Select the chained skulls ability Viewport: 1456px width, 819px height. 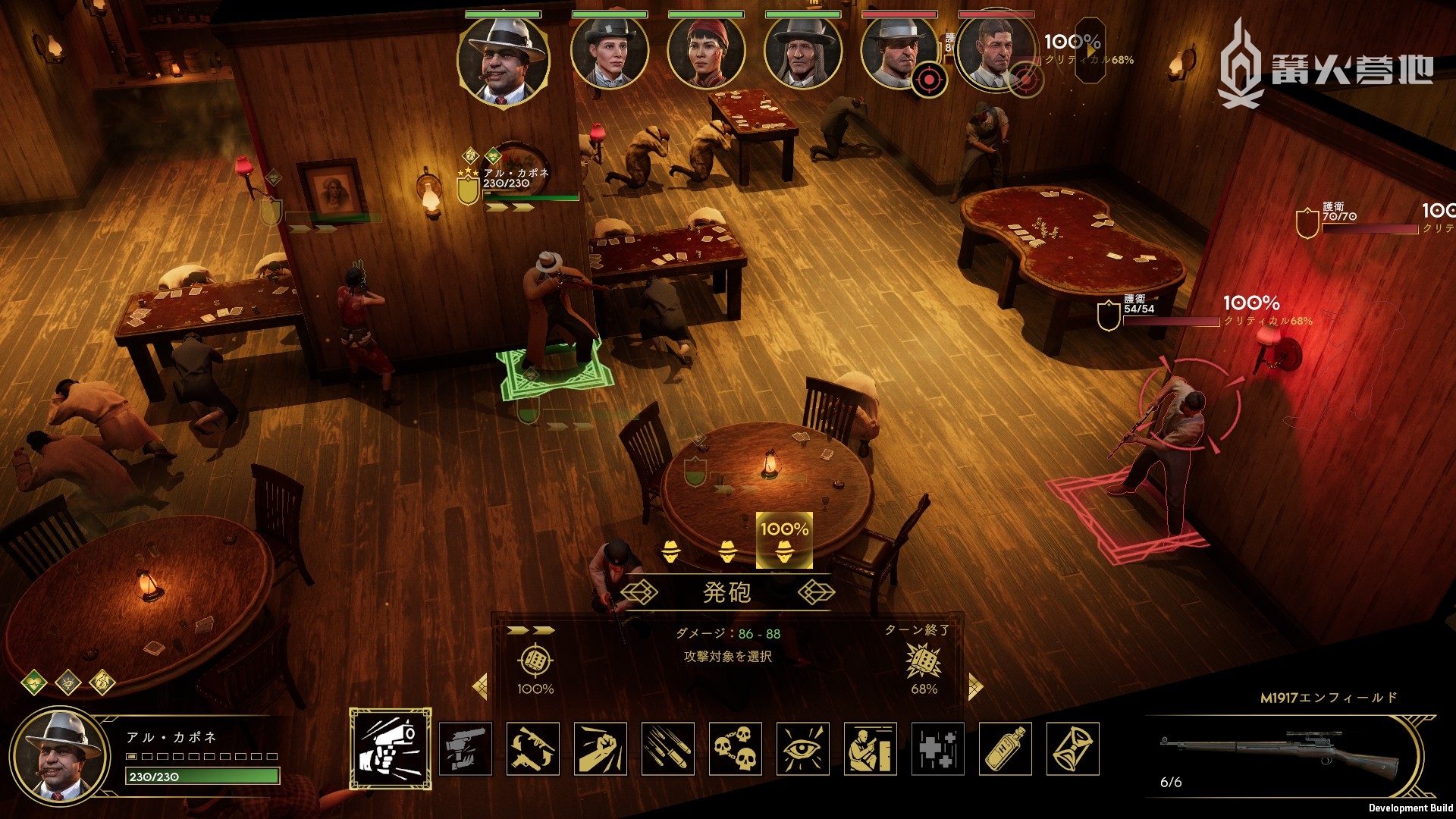pos(736,748)
